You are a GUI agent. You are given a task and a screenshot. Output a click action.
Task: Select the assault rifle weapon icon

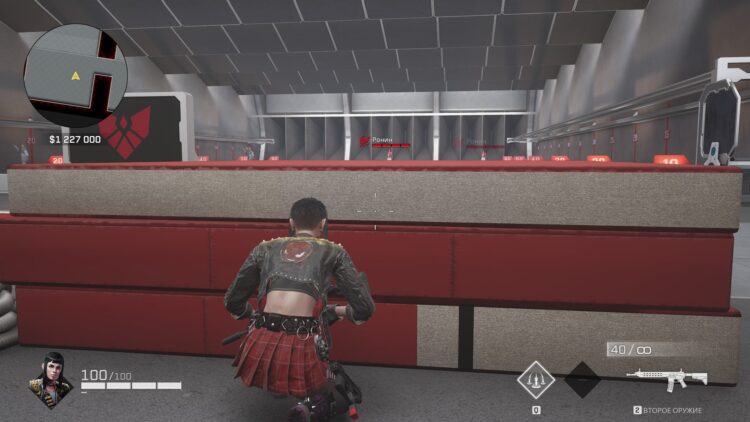(x=666, y=378)
